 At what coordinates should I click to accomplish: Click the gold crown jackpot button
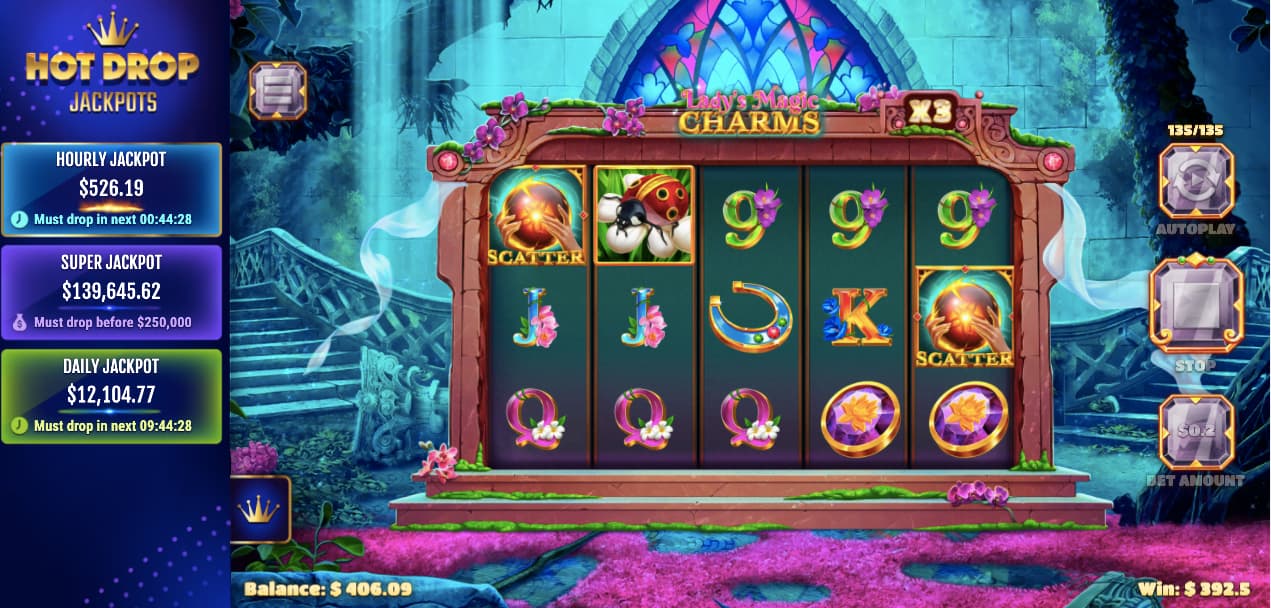click(259, 508)
